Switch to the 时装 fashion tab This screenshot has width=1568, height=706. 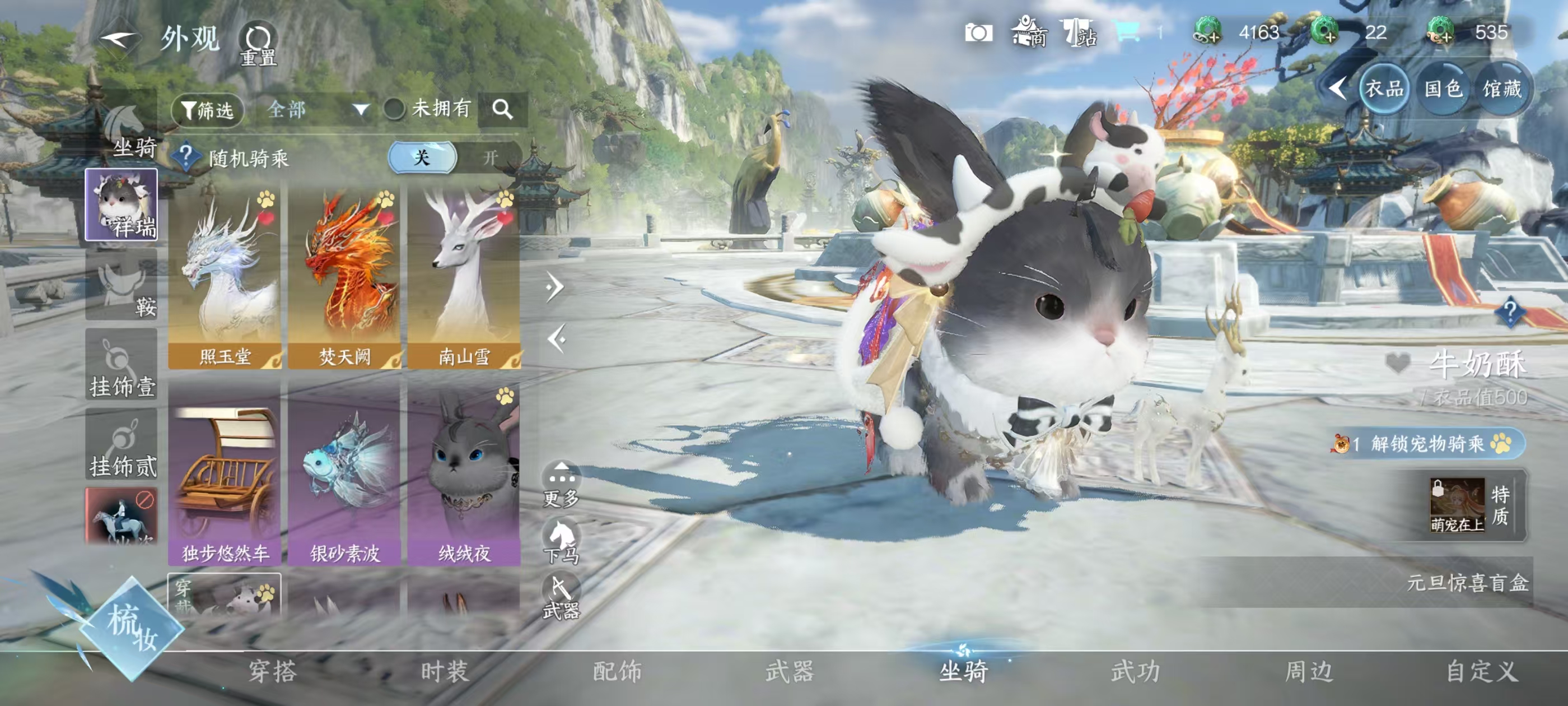click(445, 672)
